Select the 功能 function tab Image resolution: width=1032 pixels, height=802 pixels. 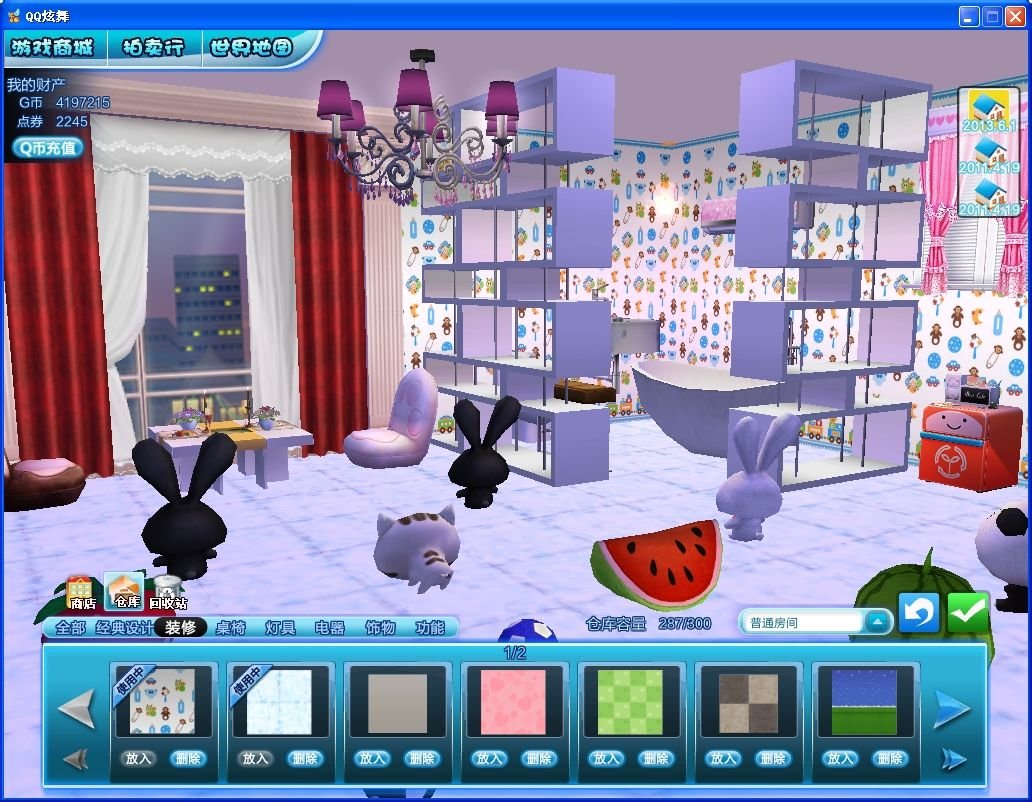pos(430,628)
